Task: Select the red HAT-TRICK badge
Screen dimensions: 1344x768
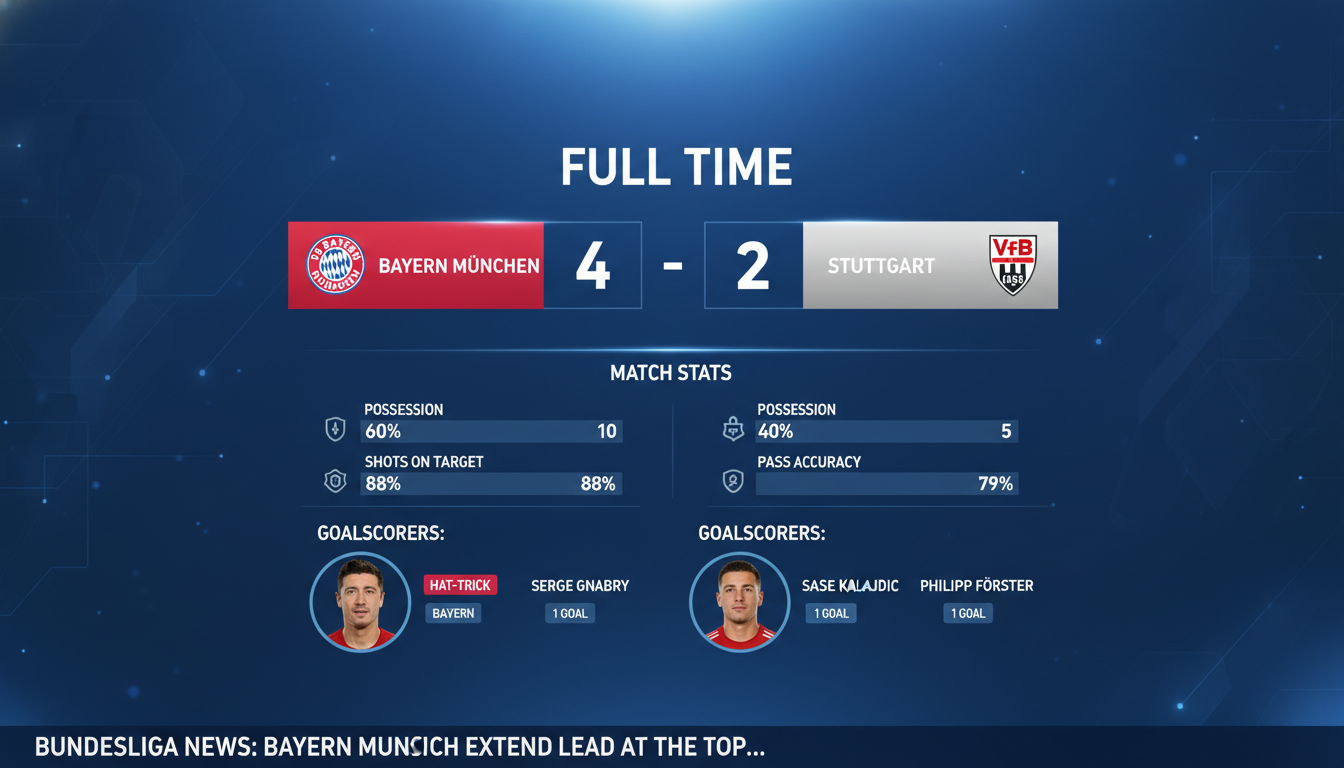Action: pos(460,584)
